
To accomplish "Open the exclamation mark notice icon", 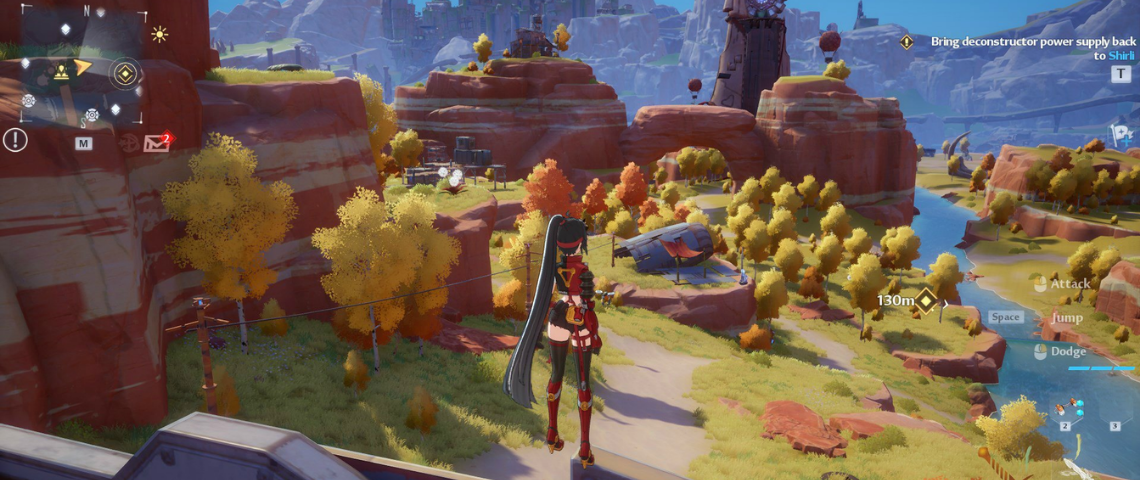I will pyautogui.click(x=15, y=140).
